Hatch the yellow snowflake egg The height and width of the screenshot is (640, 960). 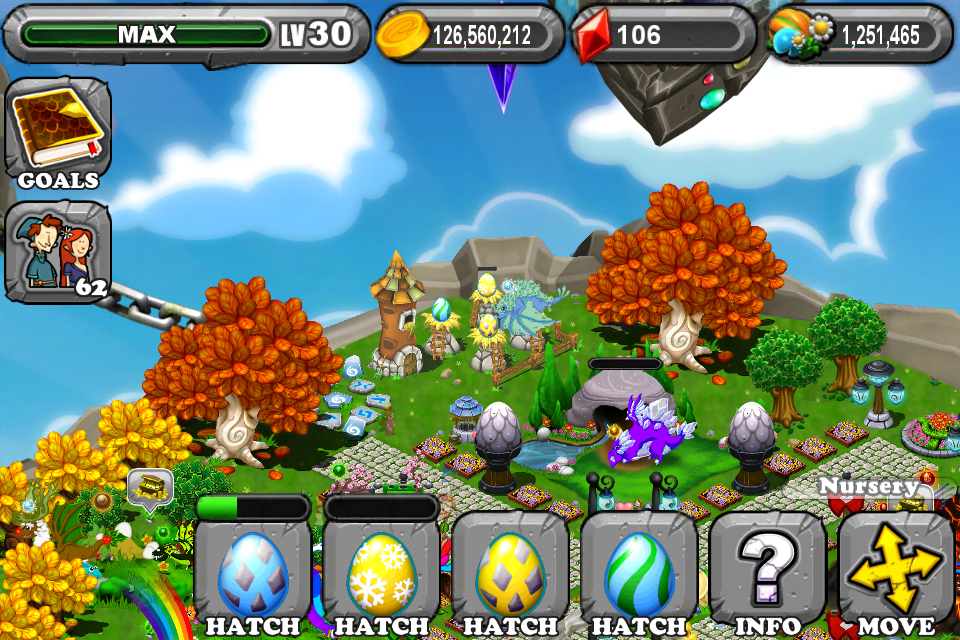(381, 573)
